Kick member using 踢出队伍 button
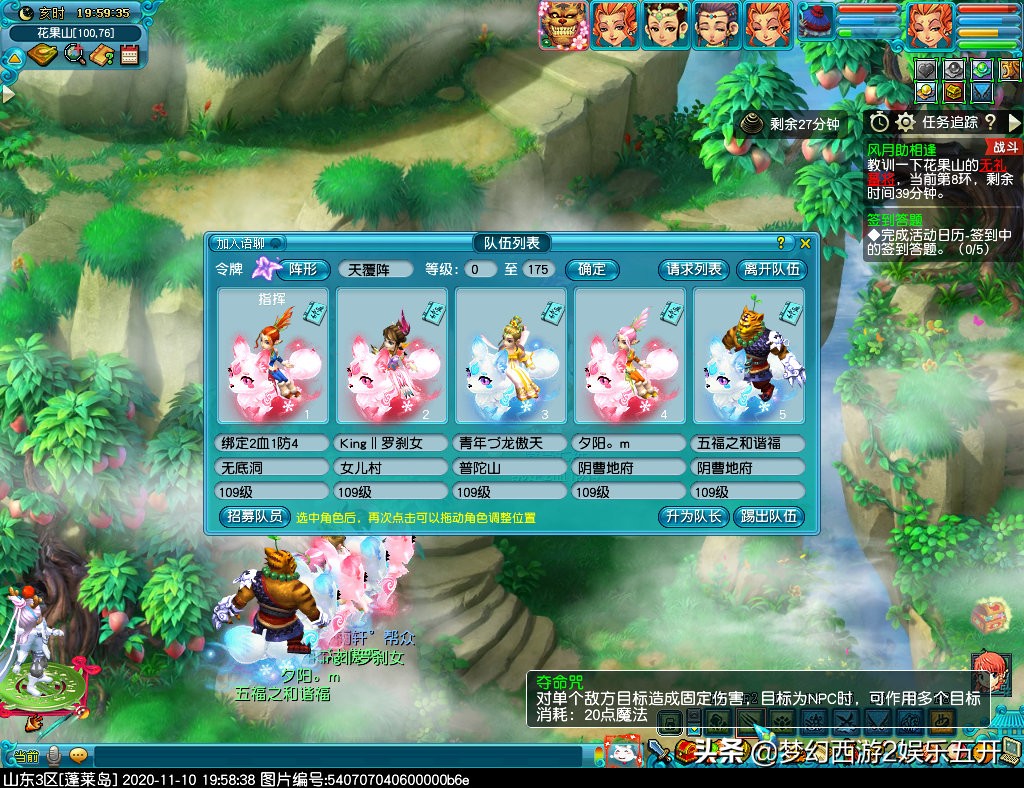 pos(768,517)
